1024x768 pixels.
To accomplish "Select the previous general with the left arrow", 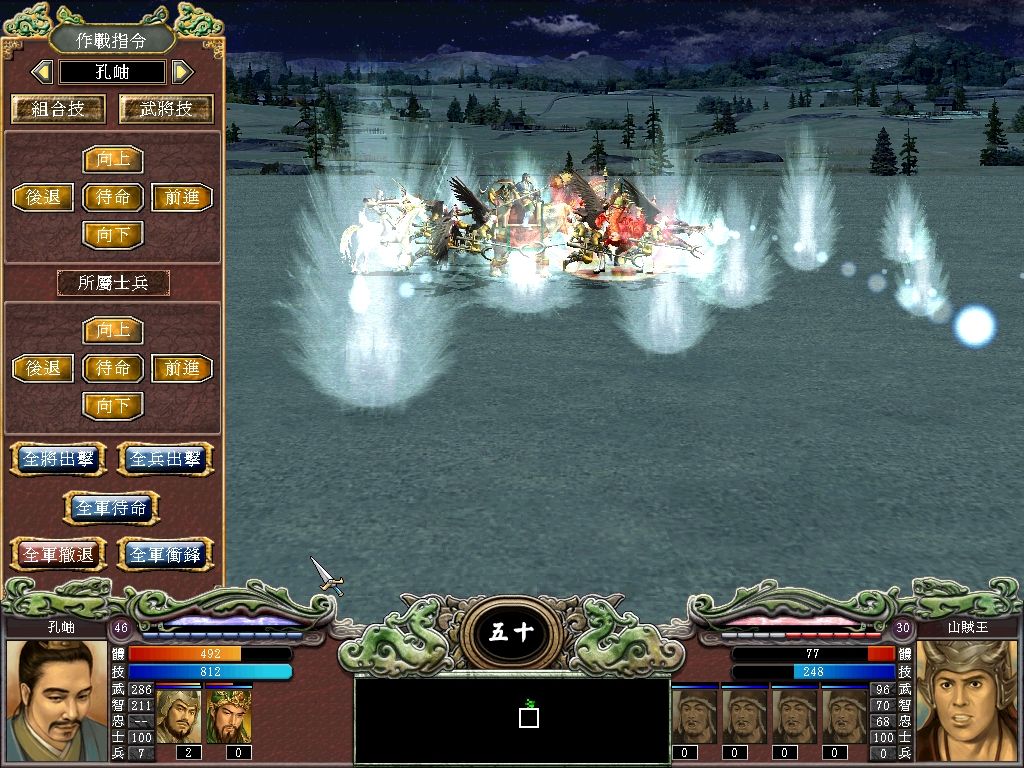I will click(42, 72).
